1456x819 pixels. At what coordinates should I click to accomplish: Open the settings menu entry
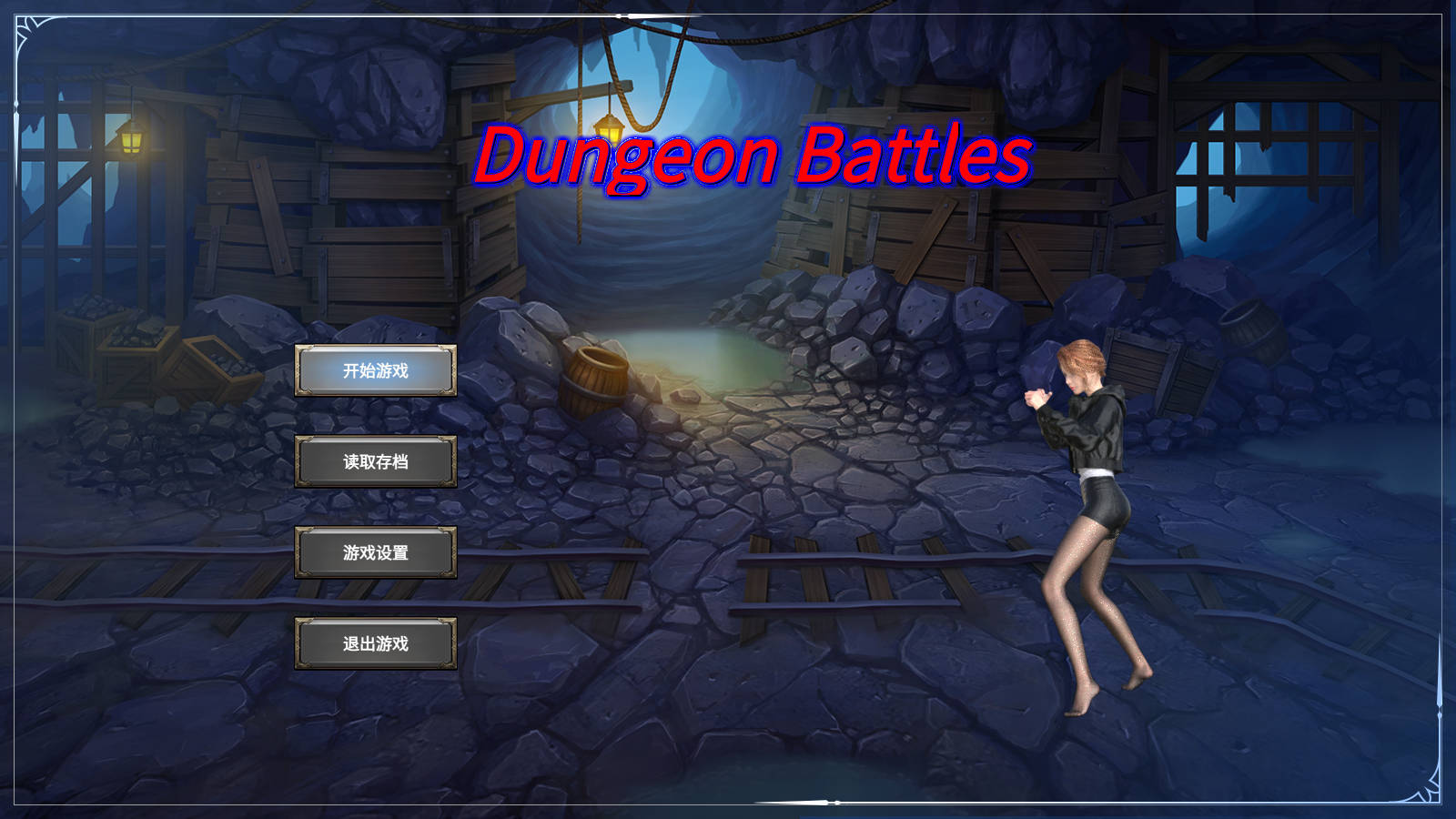(x=375, y=552)
